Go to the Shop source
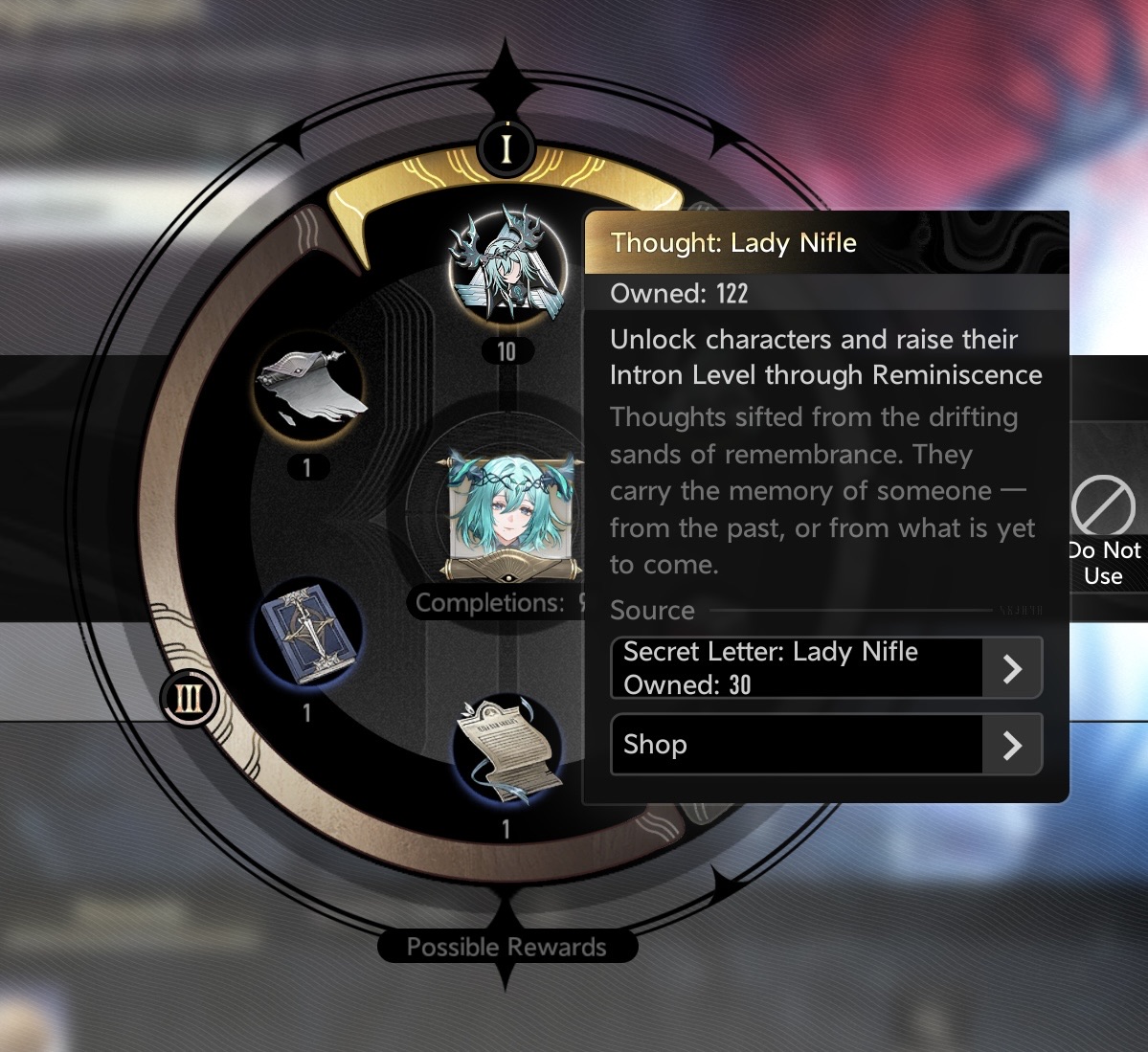The image size is (1148, 1052). (825, 745)
